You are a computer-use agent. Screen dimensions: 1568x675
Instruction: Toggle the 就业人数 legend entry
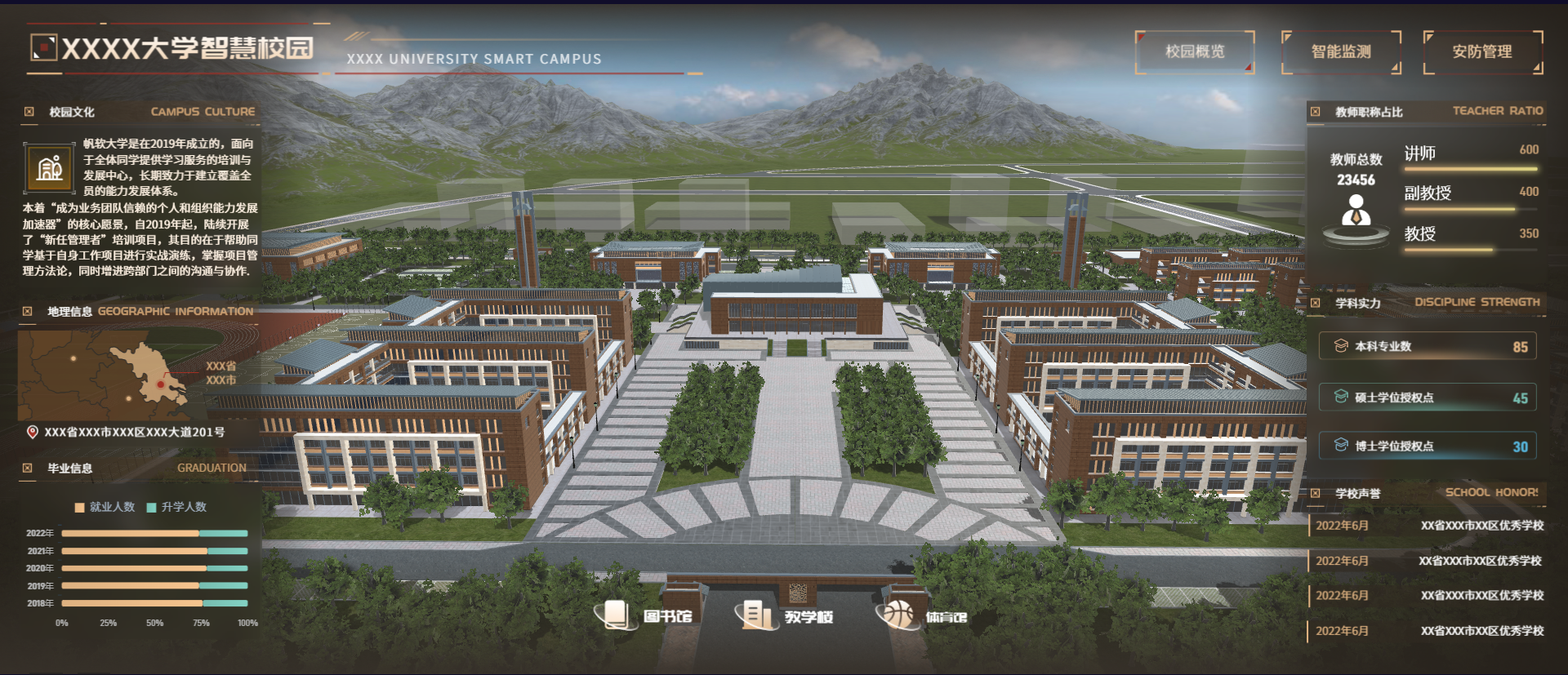point(105,507)
